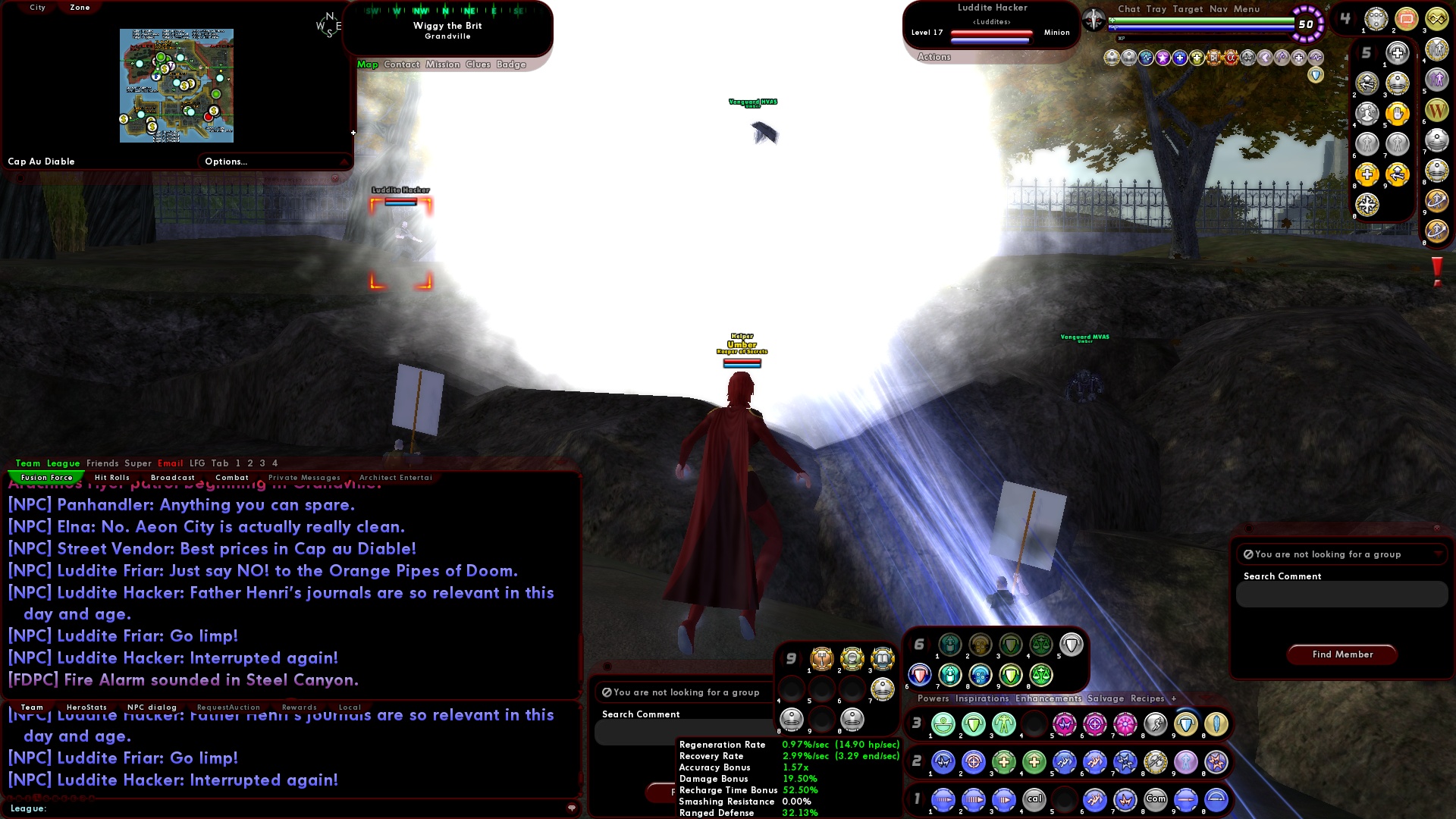Toggle the red shield power in tray 6
The width and height of the screenshot is (1456, 819).
tap(920, 676)
